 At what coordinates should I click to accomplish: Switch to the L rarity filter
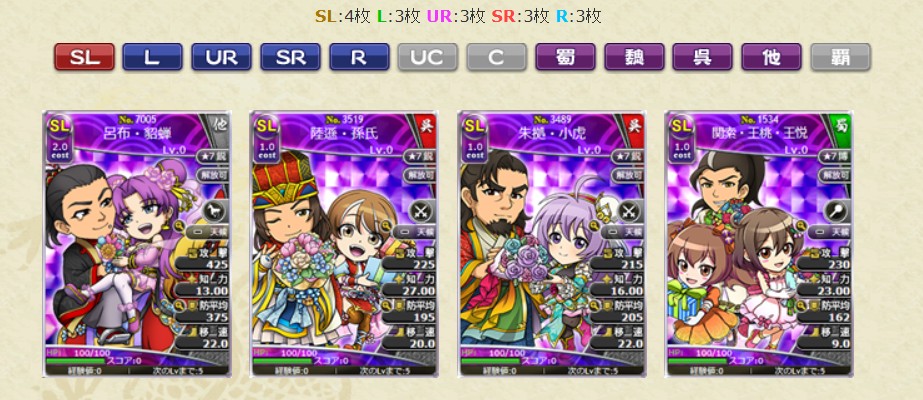click(x=152, y=56)
